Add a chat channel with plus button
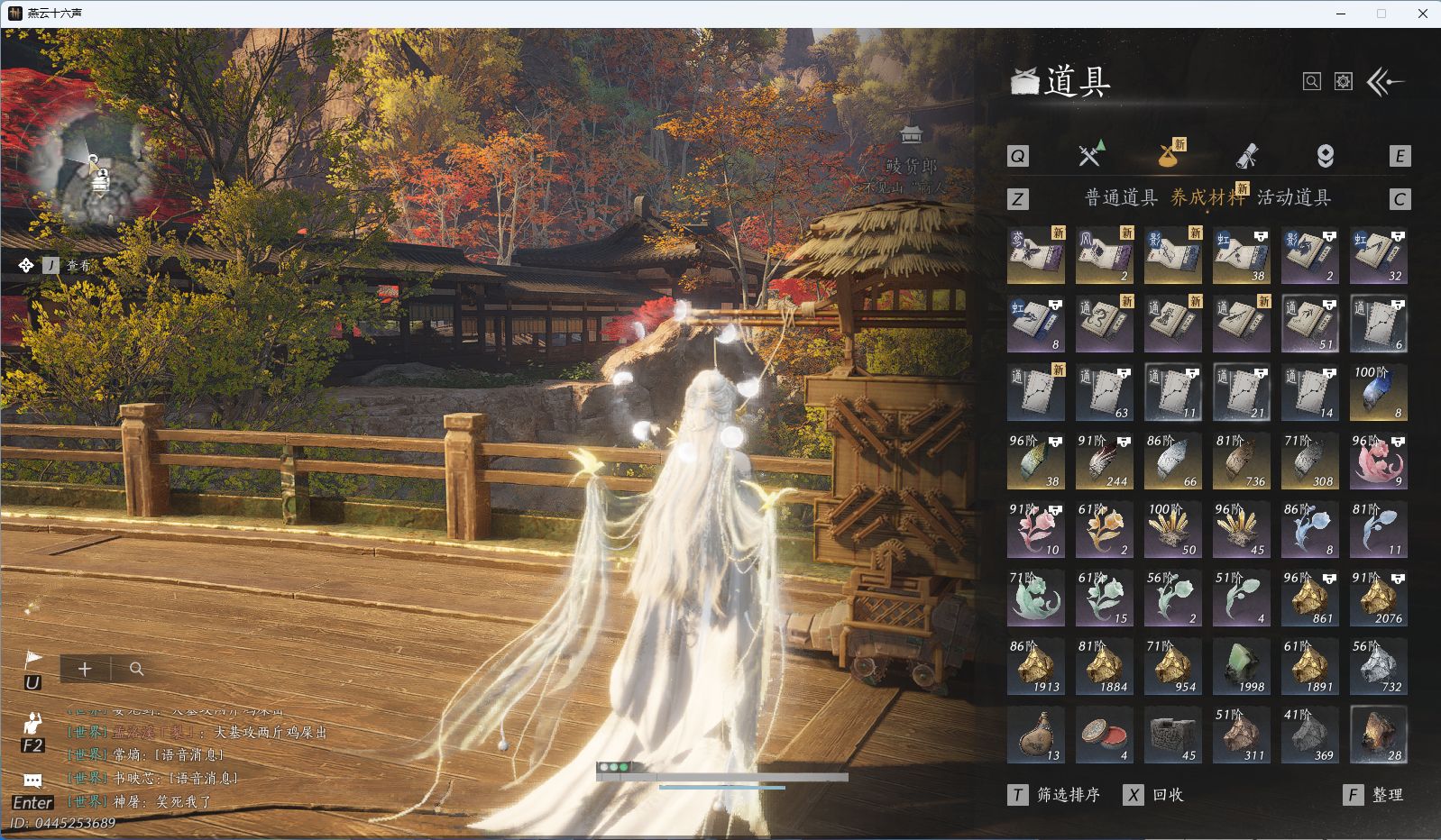 point(85,669)
